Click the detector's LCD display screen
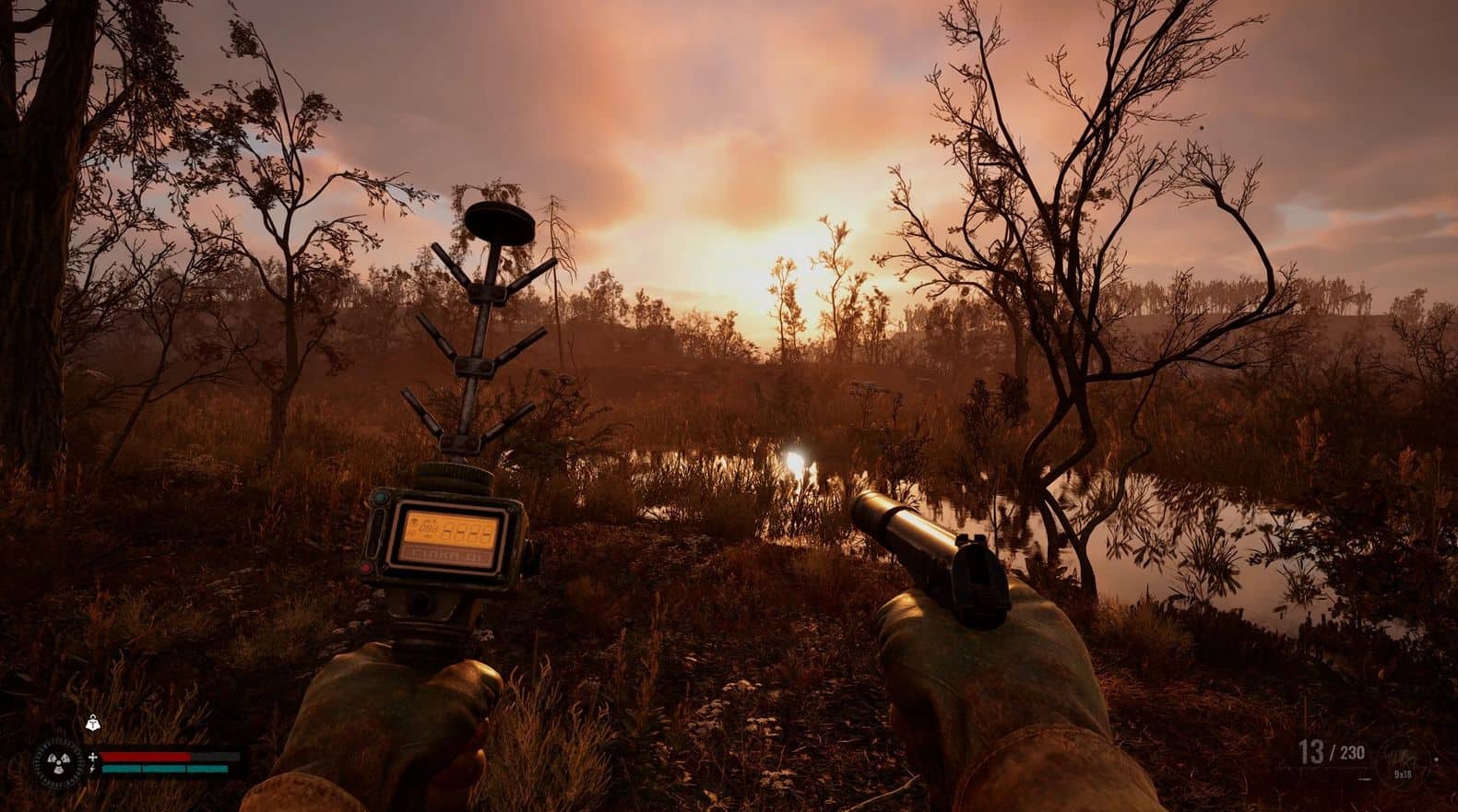This screenshot has height=812, width=1458. (451, 529)
